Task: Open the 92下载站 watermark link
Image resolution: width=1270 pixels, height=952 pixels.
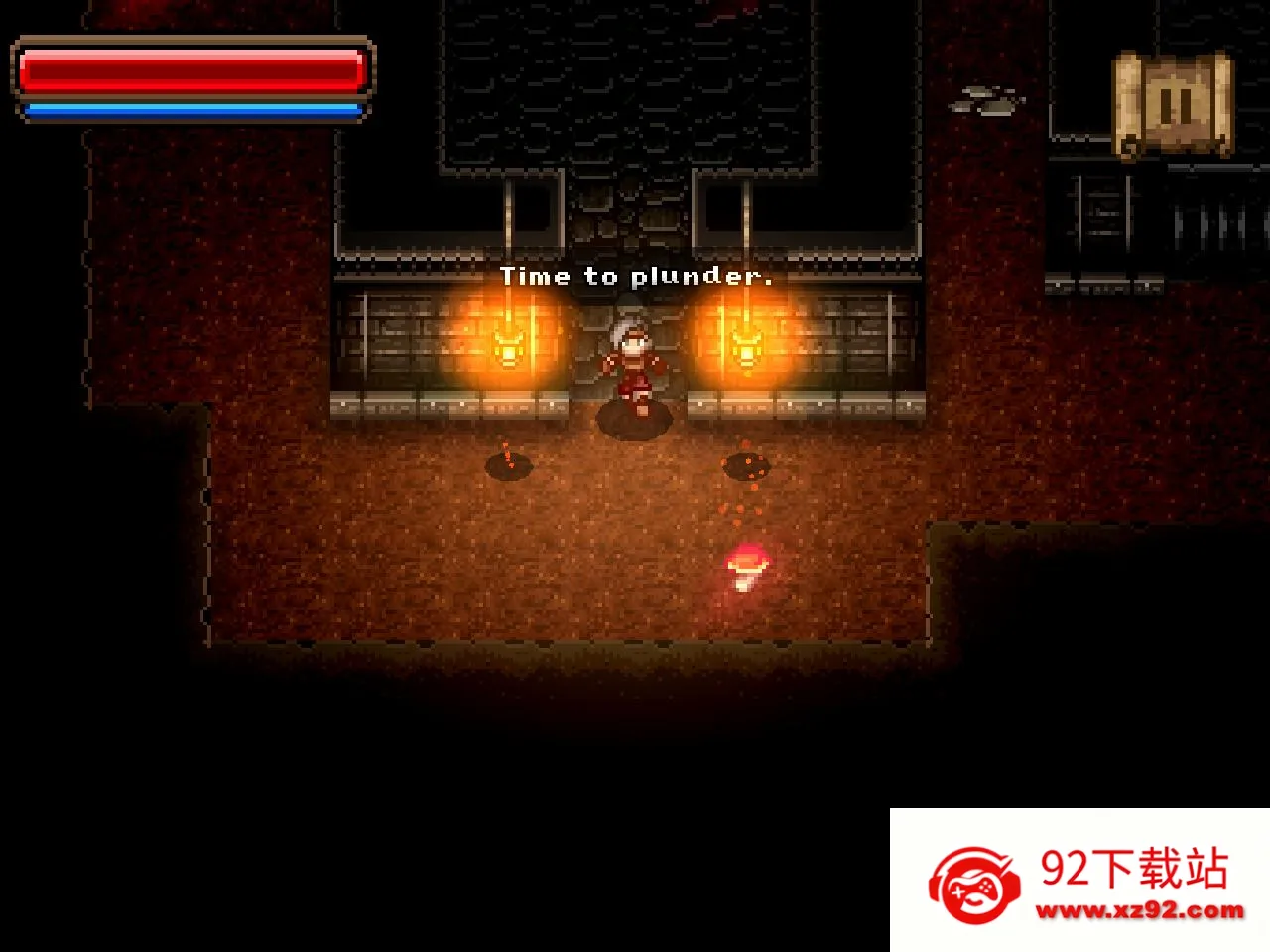Action: (x=1081, y=881)
